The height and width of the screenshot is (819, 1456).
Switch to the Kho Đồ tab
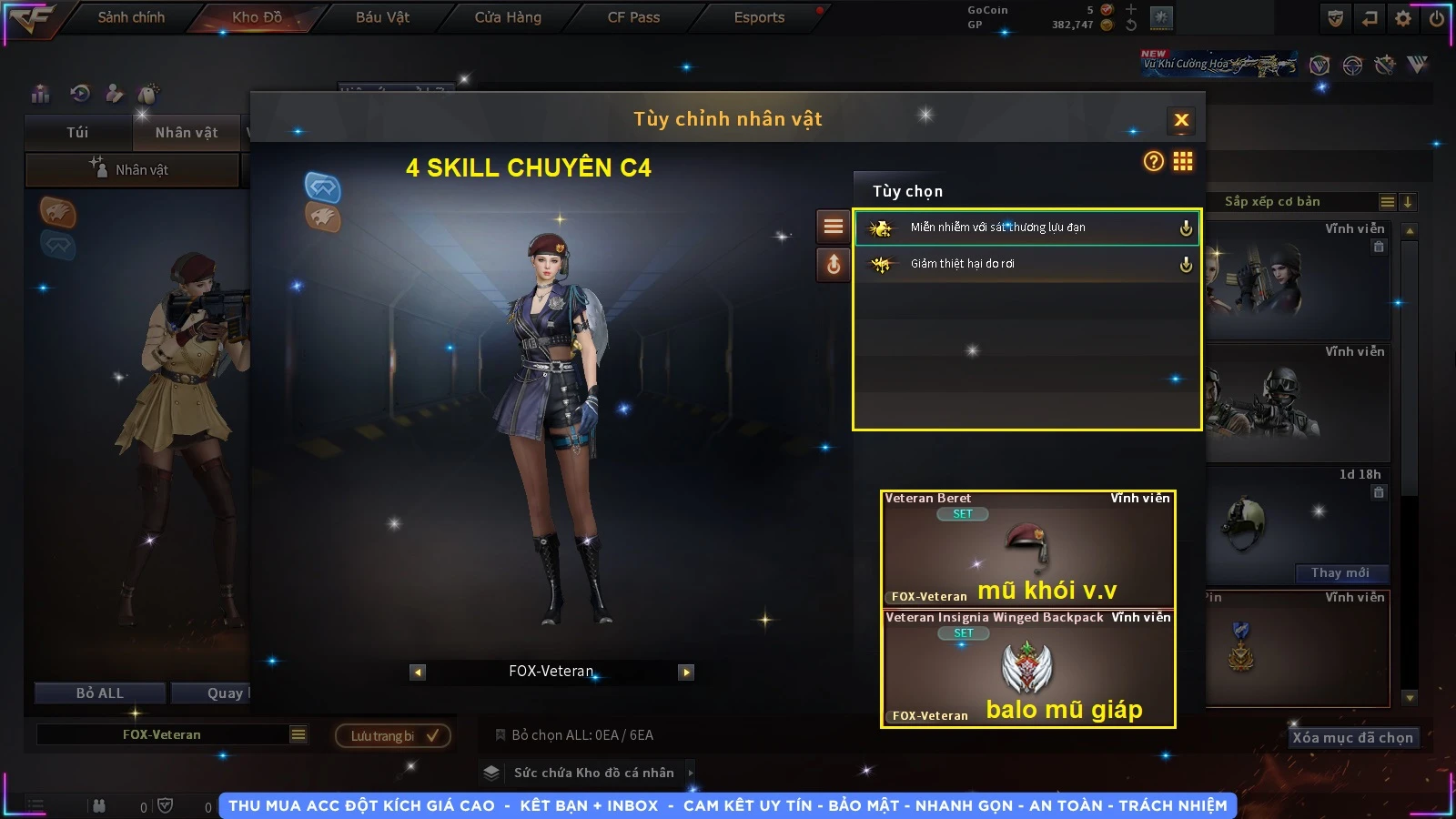click(257, 17)
